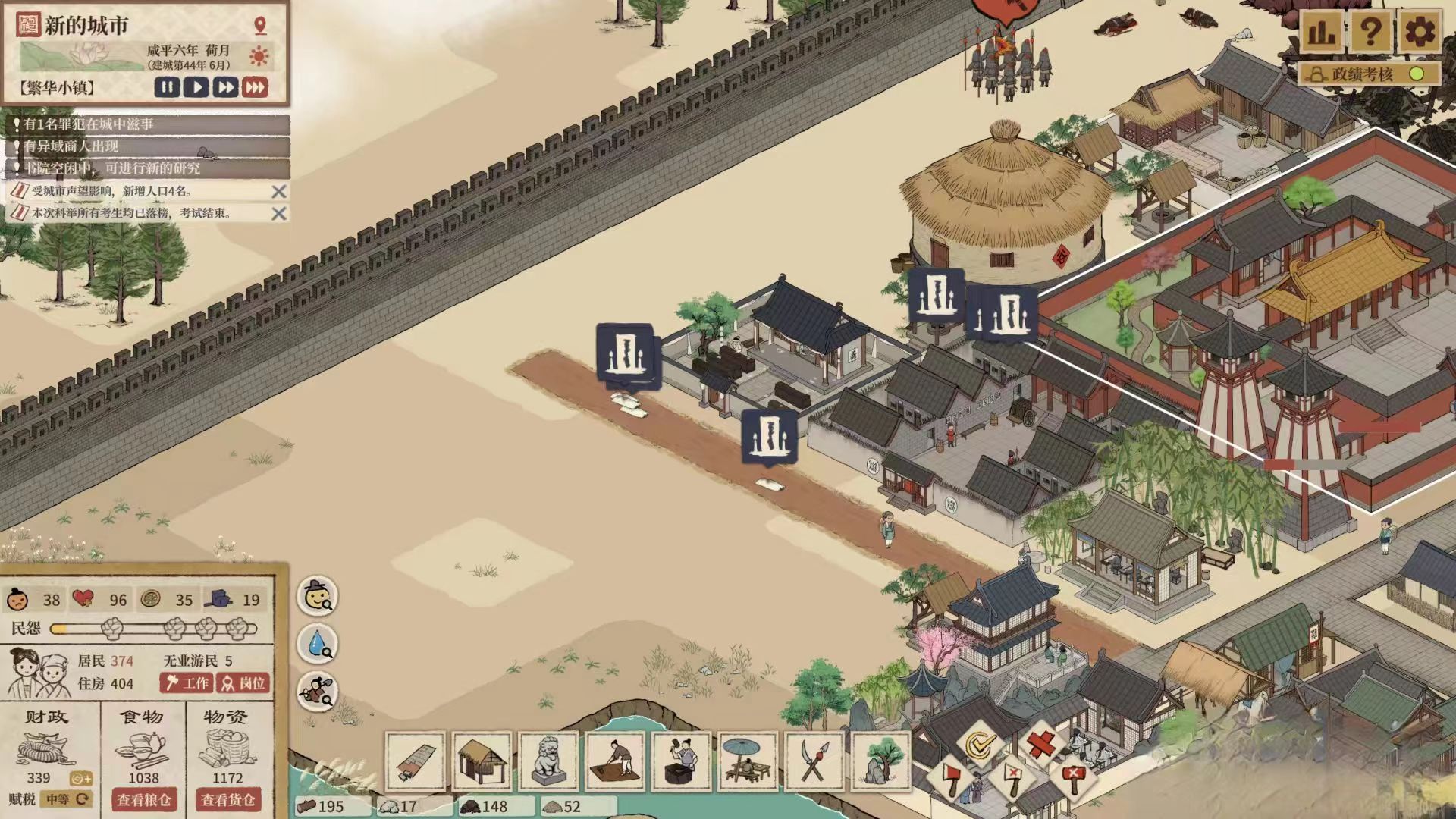Close the 科举 exam result notification
Image resolution: width=1456 pixels, height=819 pixels.
pyautogui.click(x=279, y=214)
